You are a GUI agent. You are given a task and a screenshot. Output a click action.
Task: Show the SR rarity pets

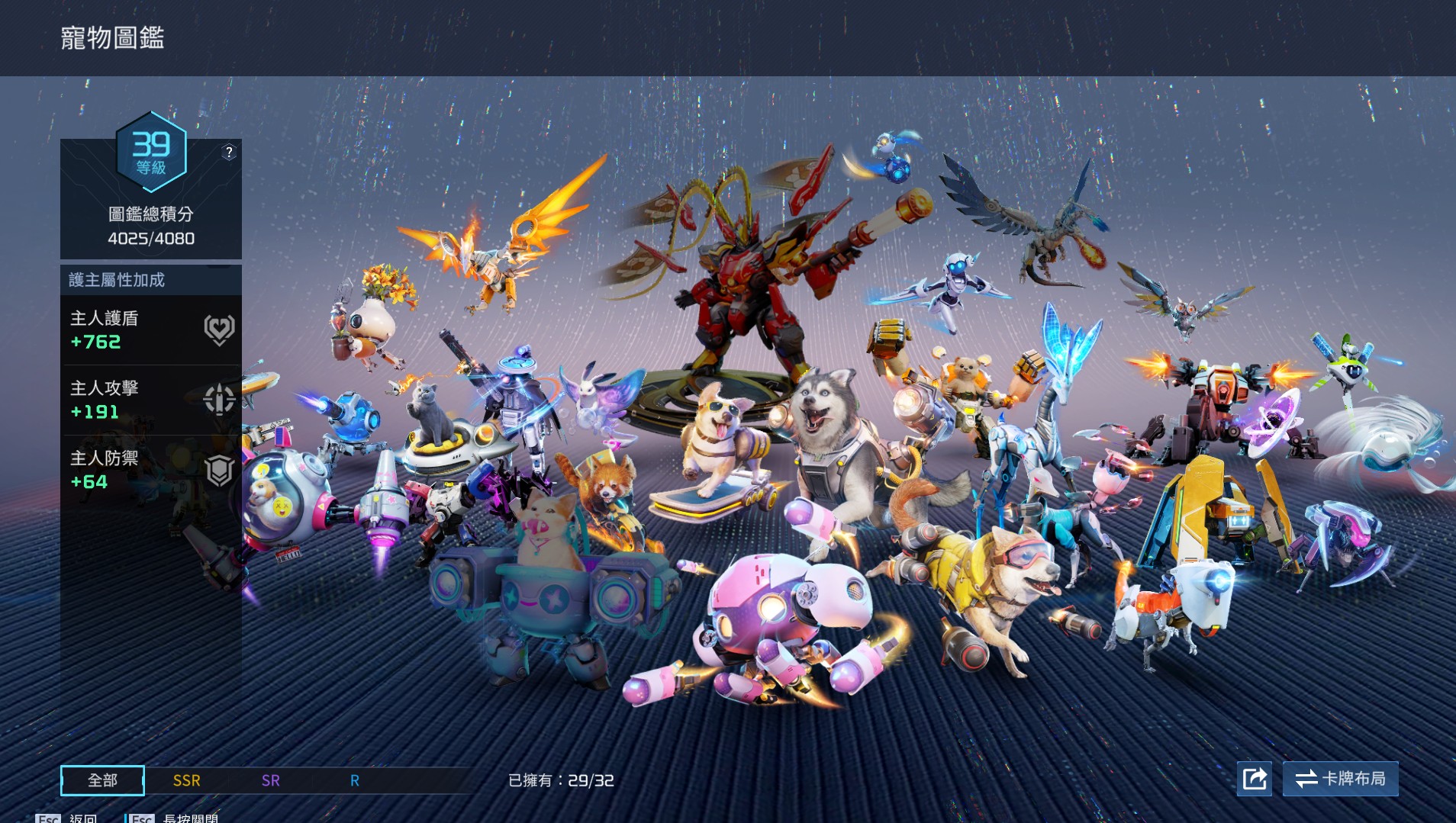point(271,780)
